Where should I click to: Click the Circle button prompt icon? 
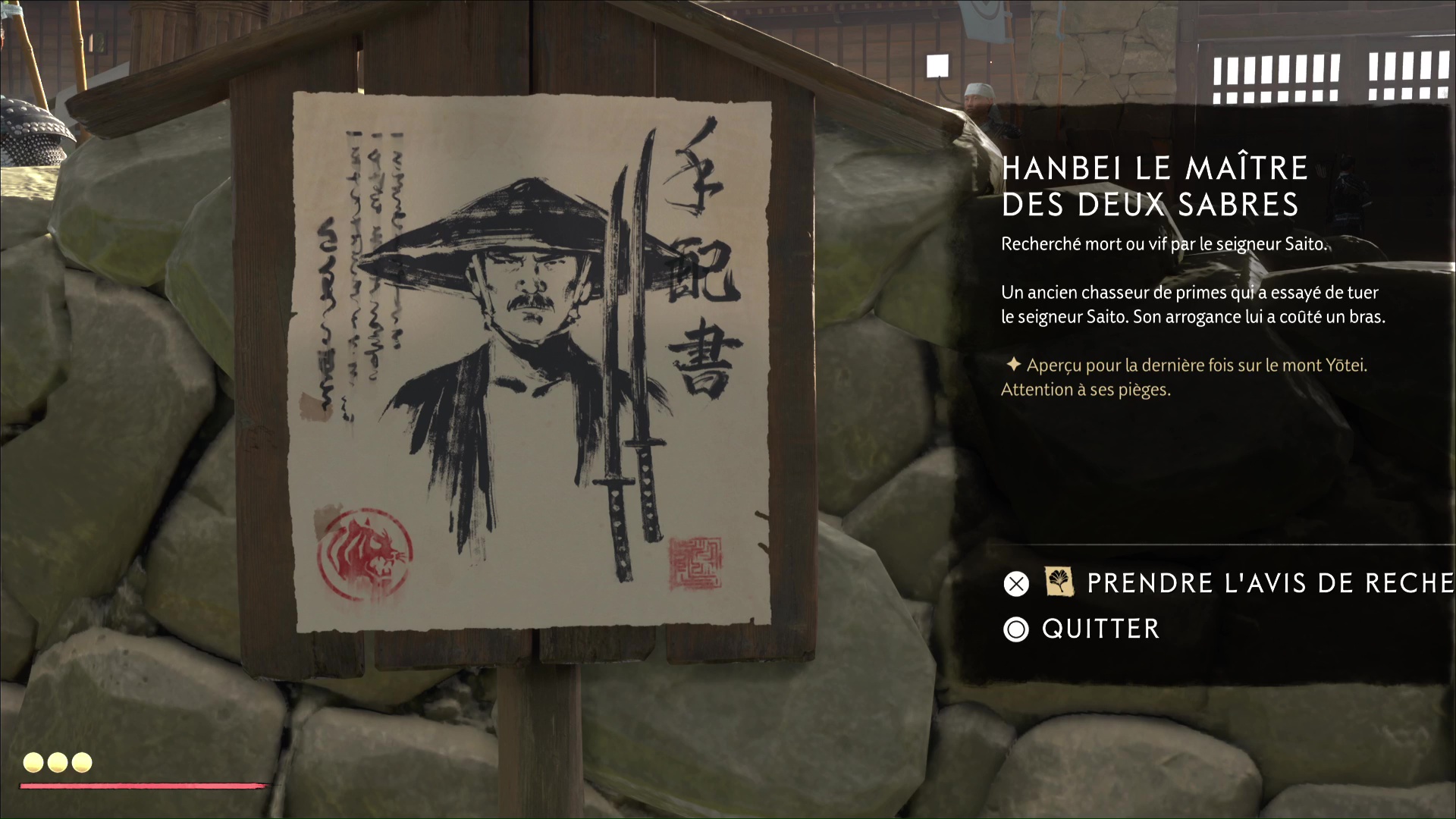click(1016, 629)
